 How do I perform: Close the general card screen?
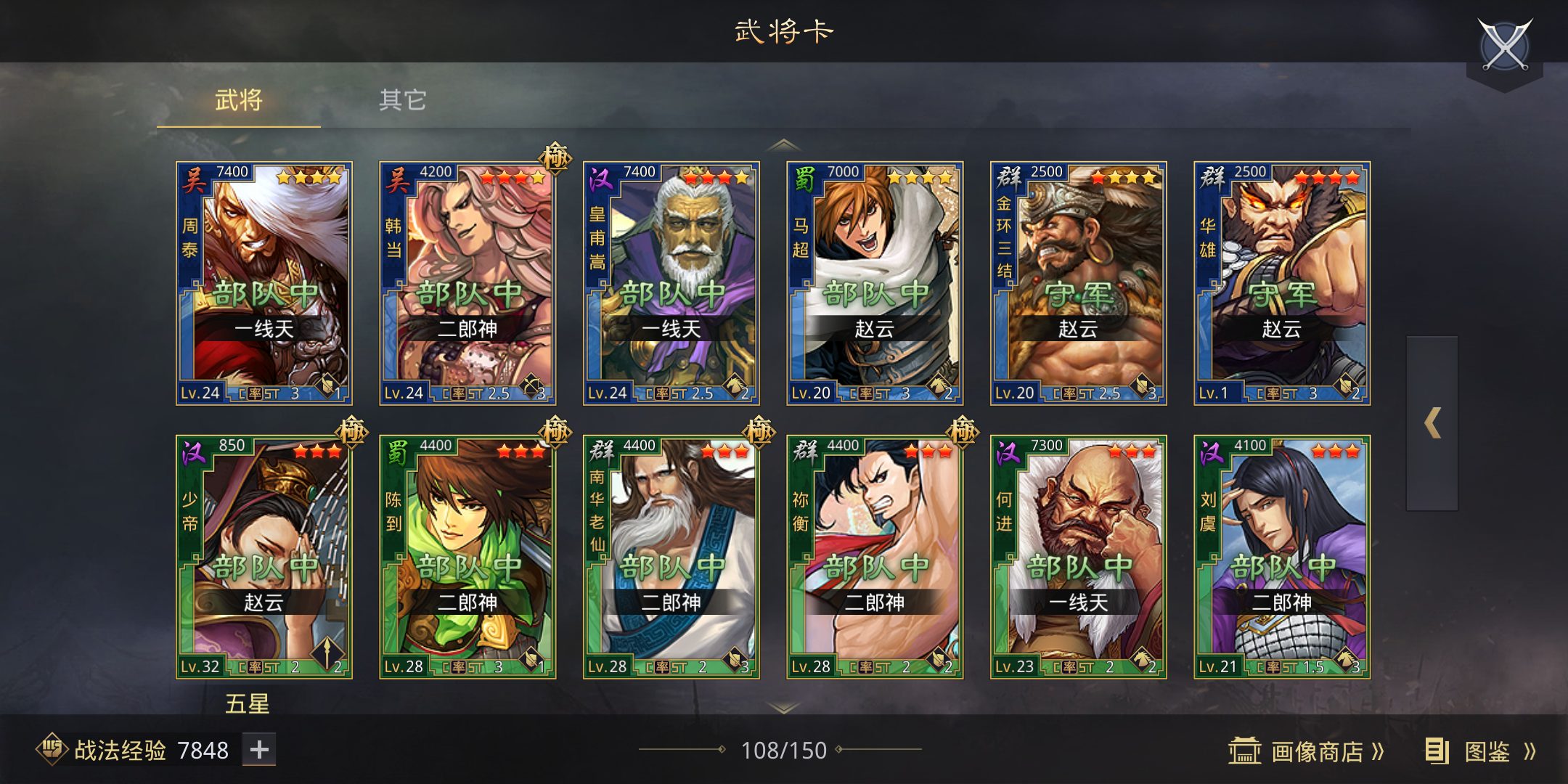[x=1504, y=46]
